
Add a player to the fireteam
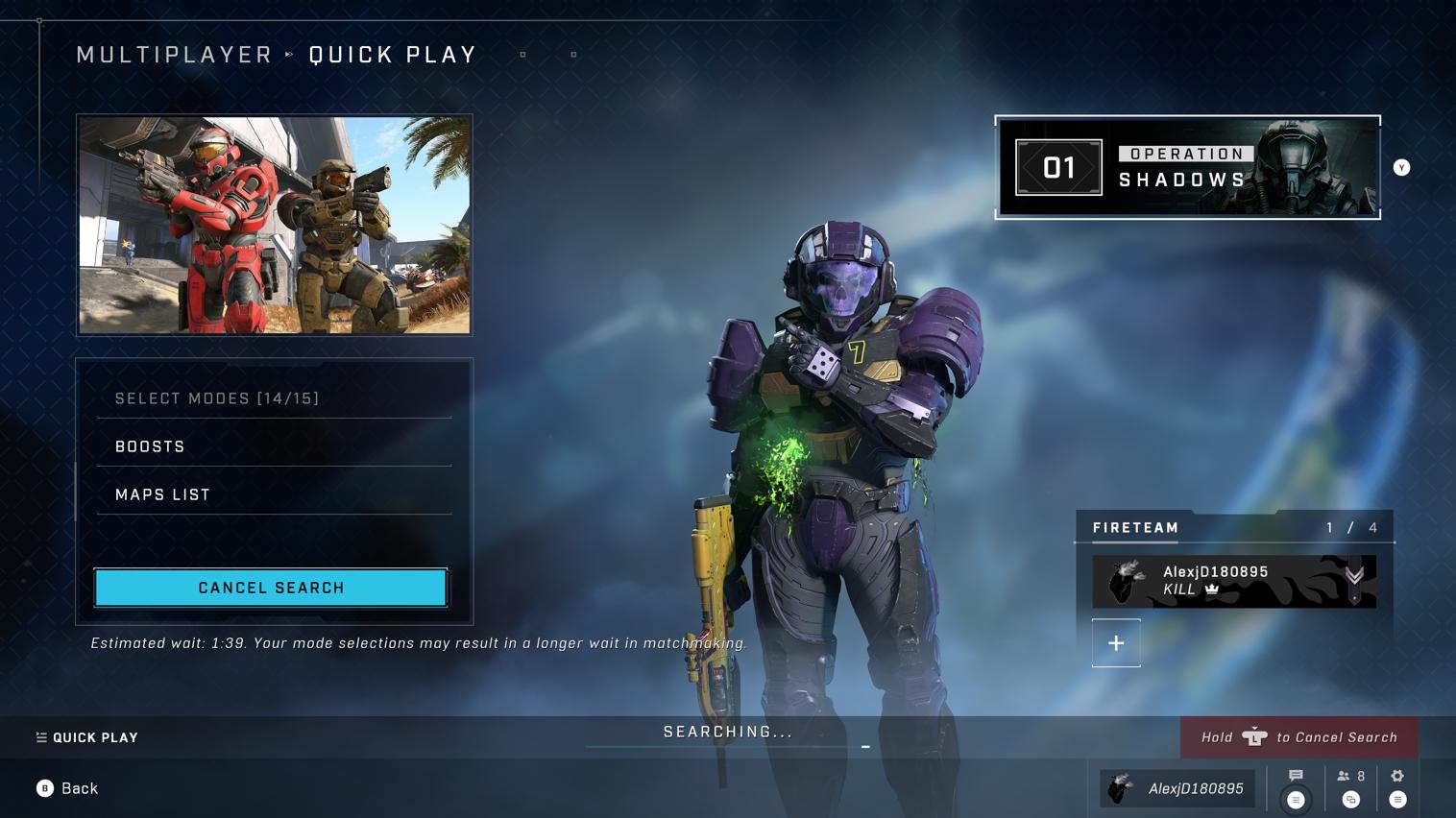1116,643
